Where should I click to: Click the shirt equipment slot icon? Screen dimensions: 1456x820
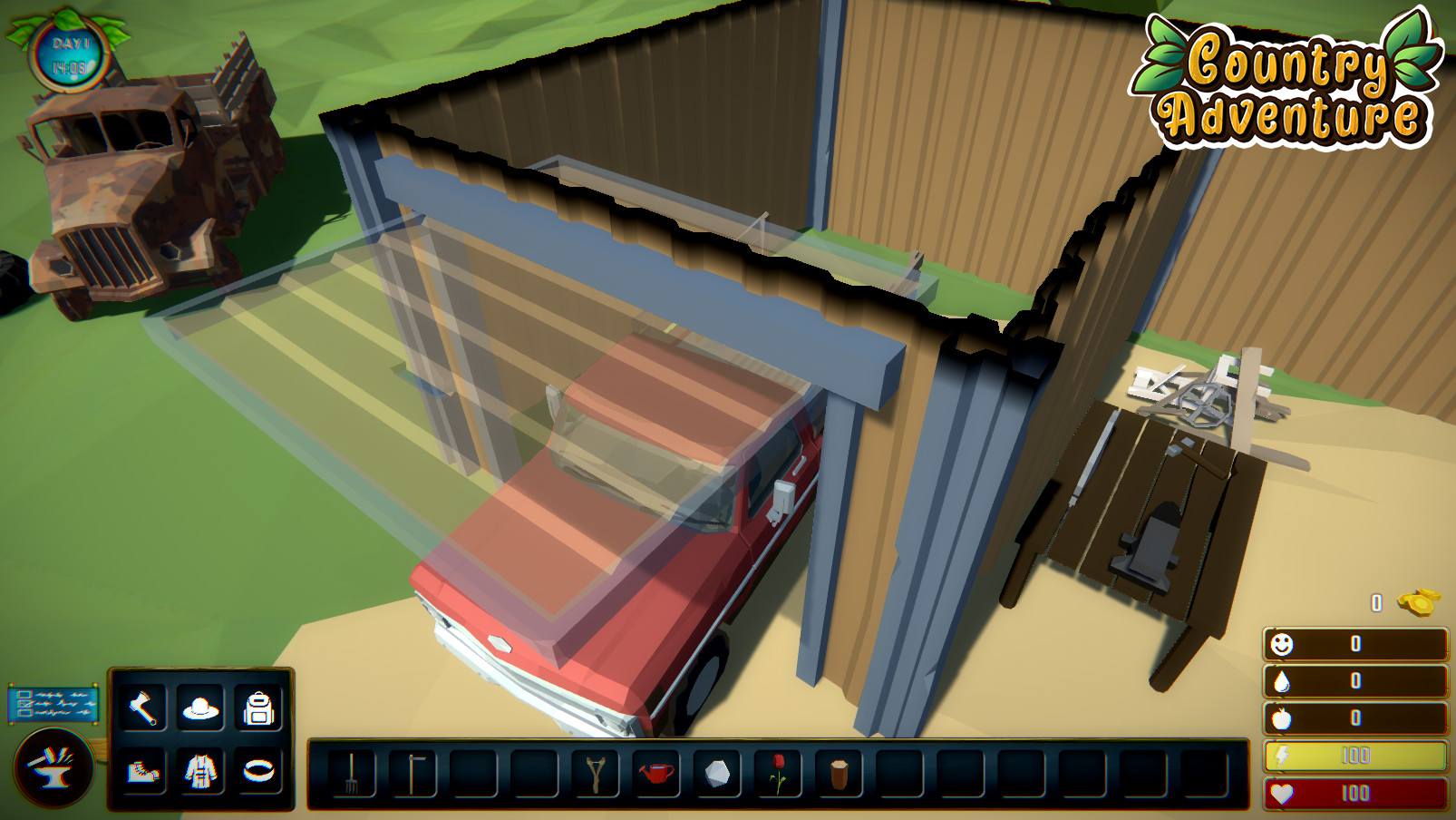tap(201, 771)
